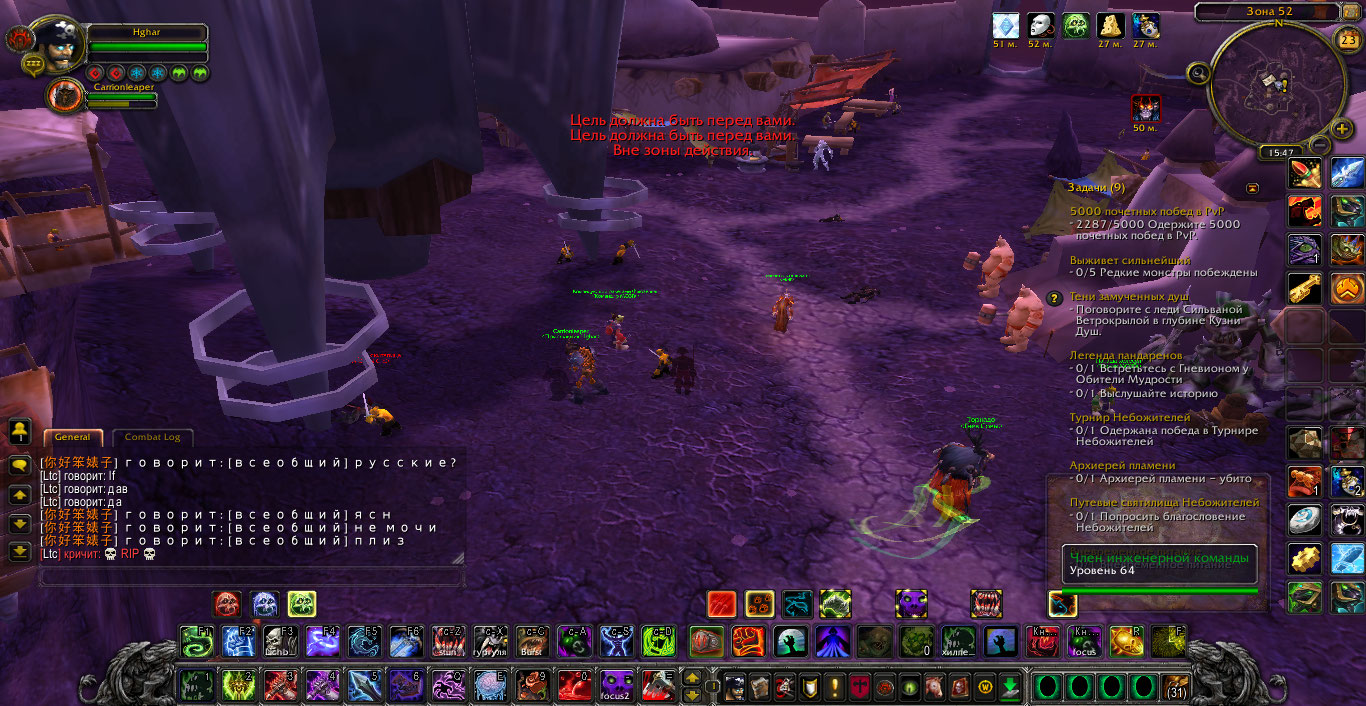Viewport: 1366px width, 706px height.
Task: Click the minimap zoom-out minus button
Action: [1318, 144]
